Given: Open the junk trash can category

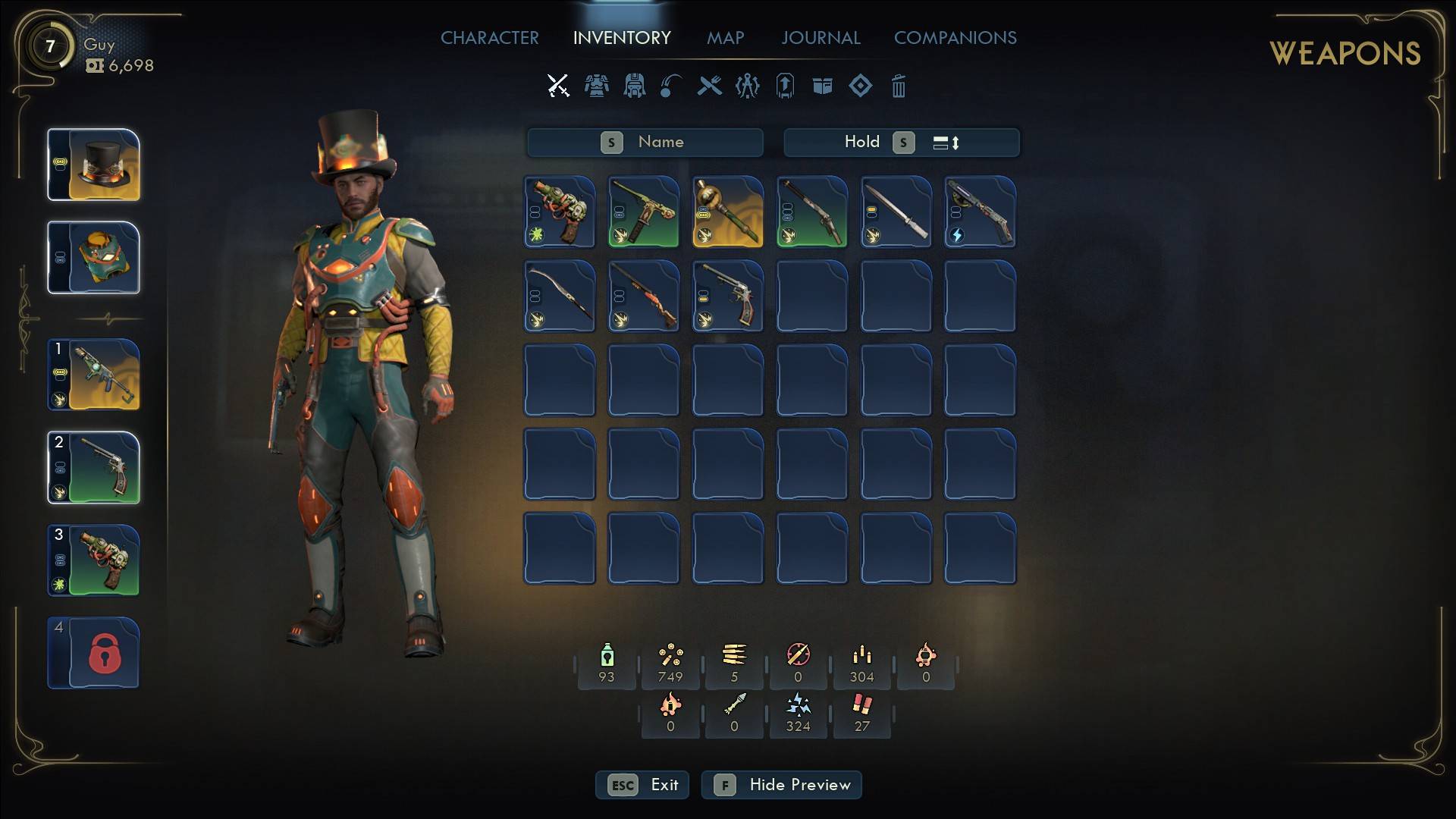Looking at the screenshot, I should (x=898, y=86).
